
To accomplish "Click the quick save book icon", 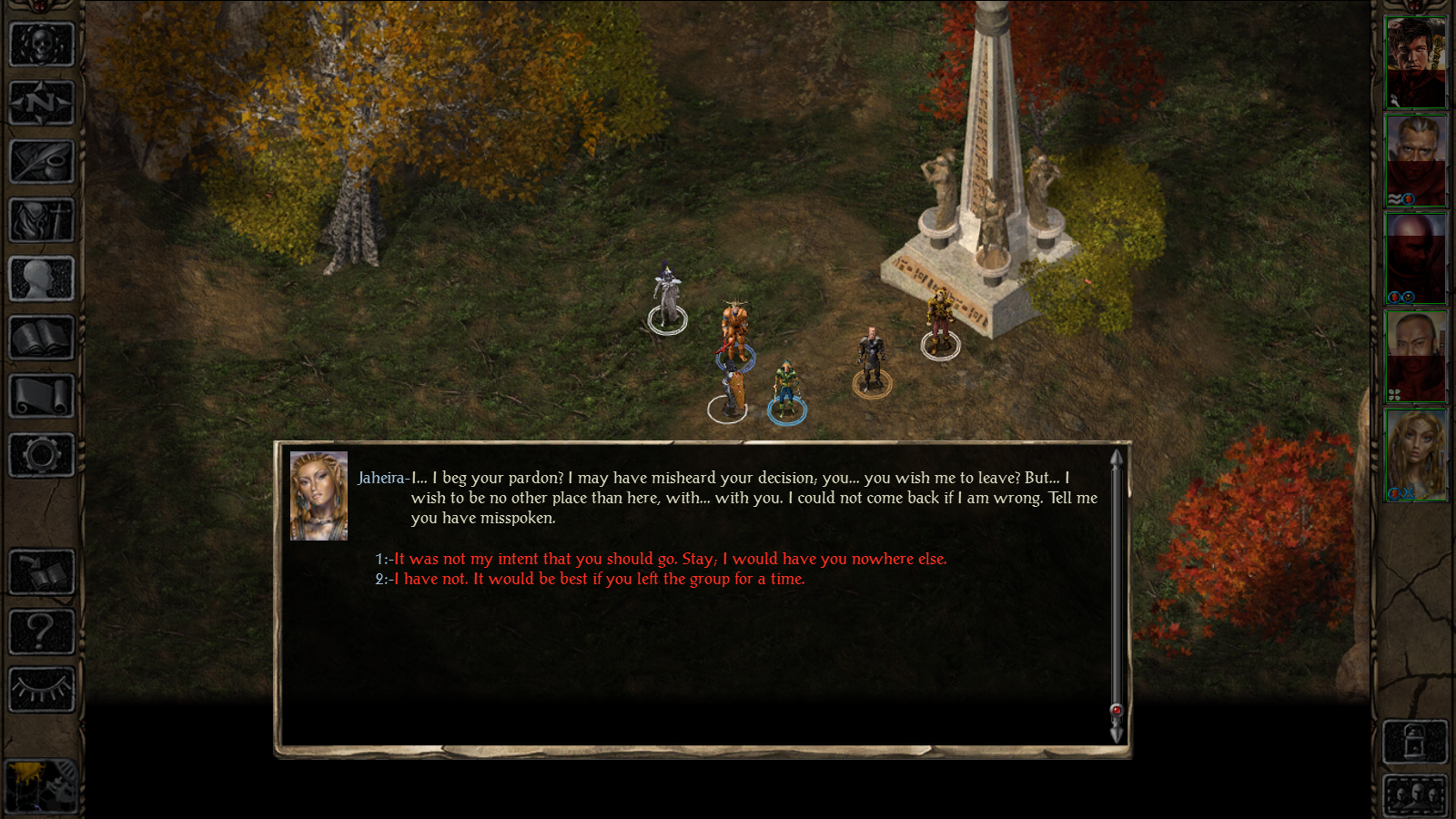I will pos(41,571).
